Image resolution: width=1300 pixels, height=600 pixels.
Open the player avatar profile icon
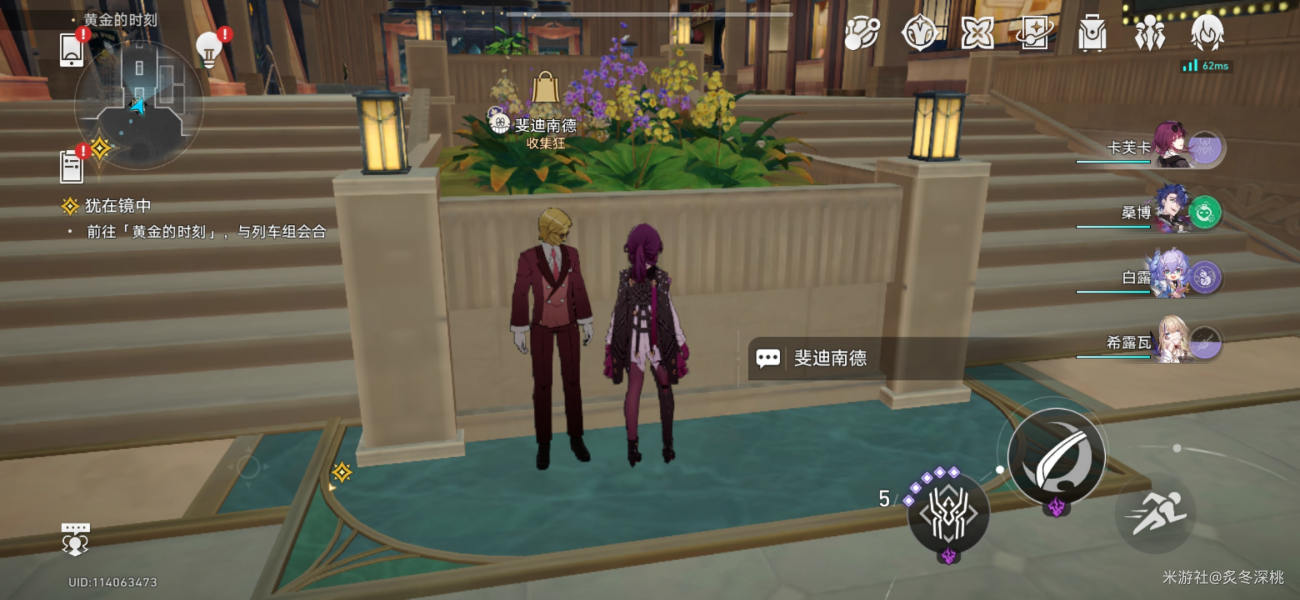tap(1207, 34)
